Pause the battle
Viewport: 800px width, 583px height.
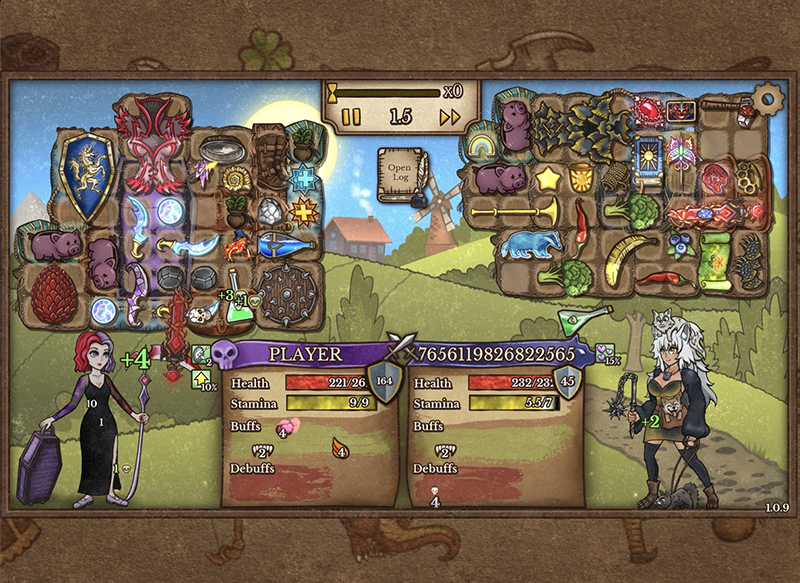pos(351,117)
